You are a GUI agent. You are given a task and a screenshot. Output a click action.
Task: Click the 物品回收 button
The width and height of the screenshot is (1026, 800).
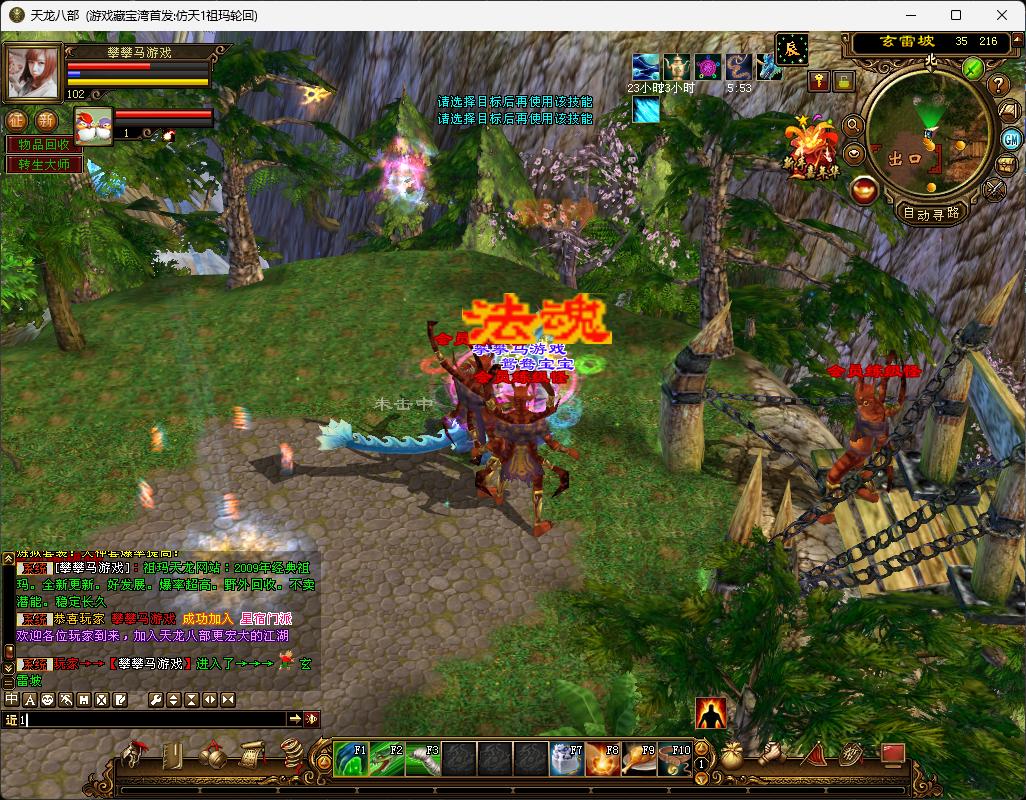pos(45,144)
